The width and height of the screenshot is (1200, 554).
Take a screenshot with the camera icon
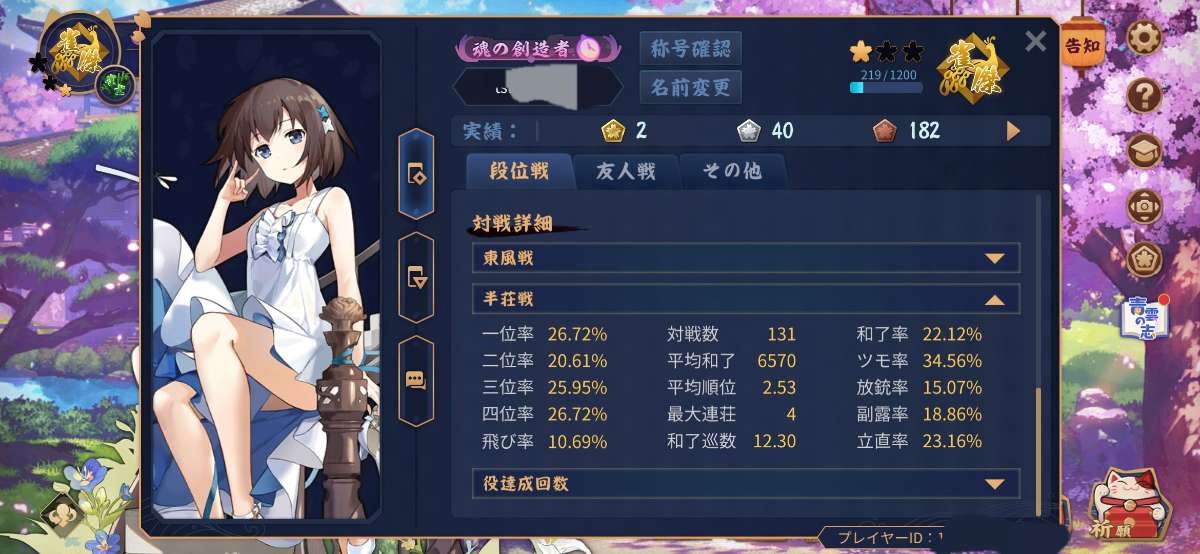point(1144,206)
